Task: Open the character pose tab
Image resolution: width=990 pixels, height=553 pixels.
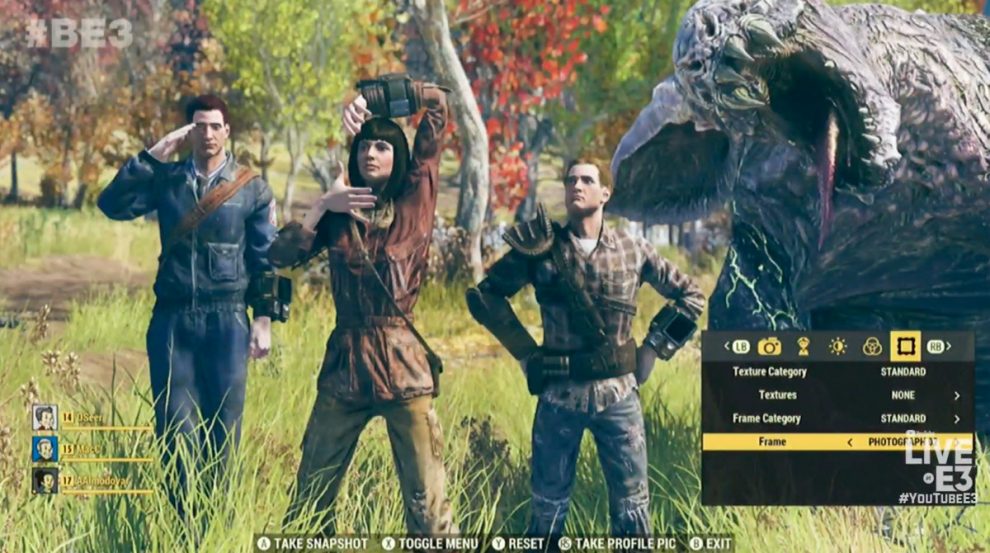Action: (x=802, y=347)
